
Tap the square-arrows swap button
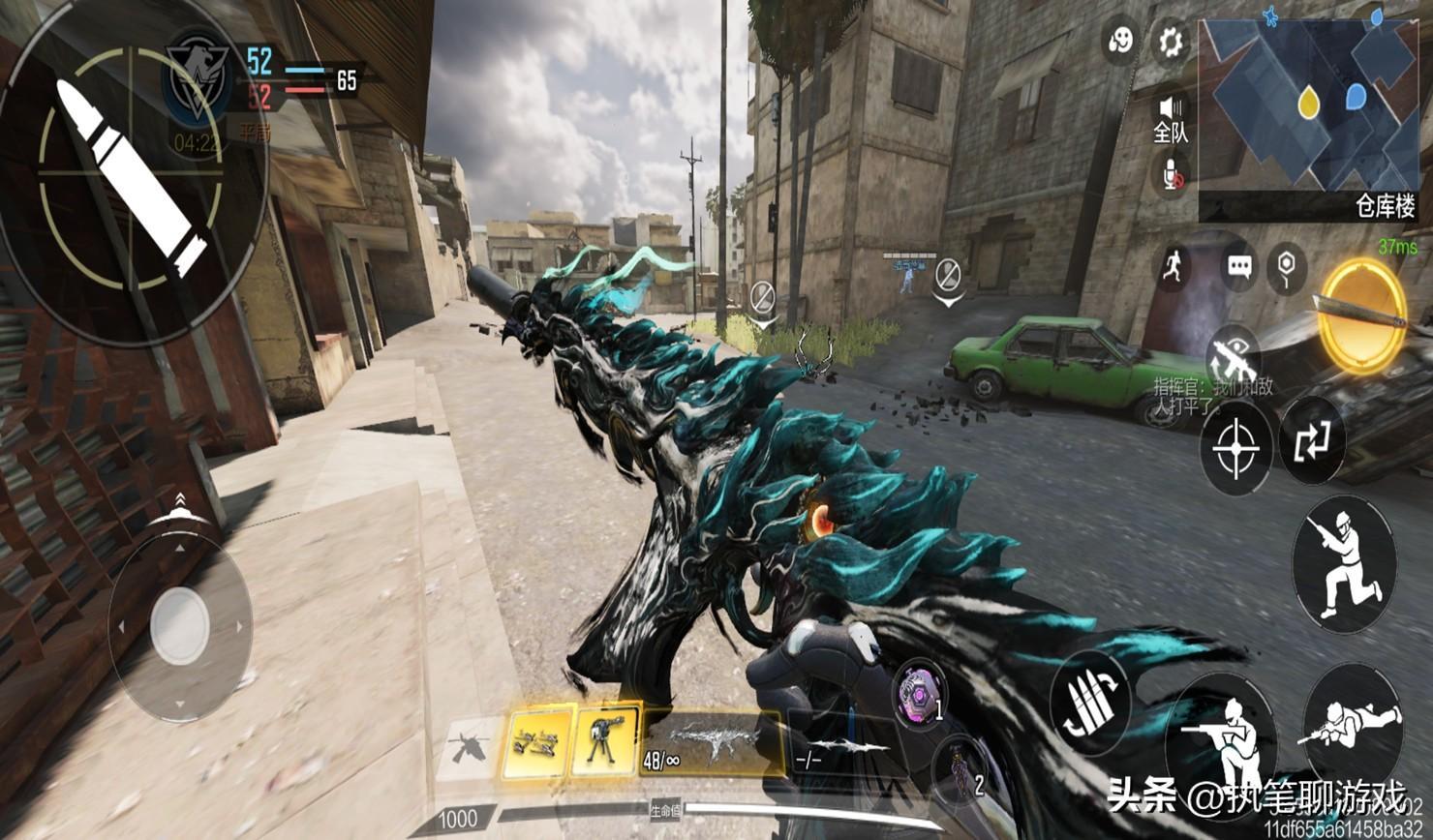click(x=1312, y=440)
